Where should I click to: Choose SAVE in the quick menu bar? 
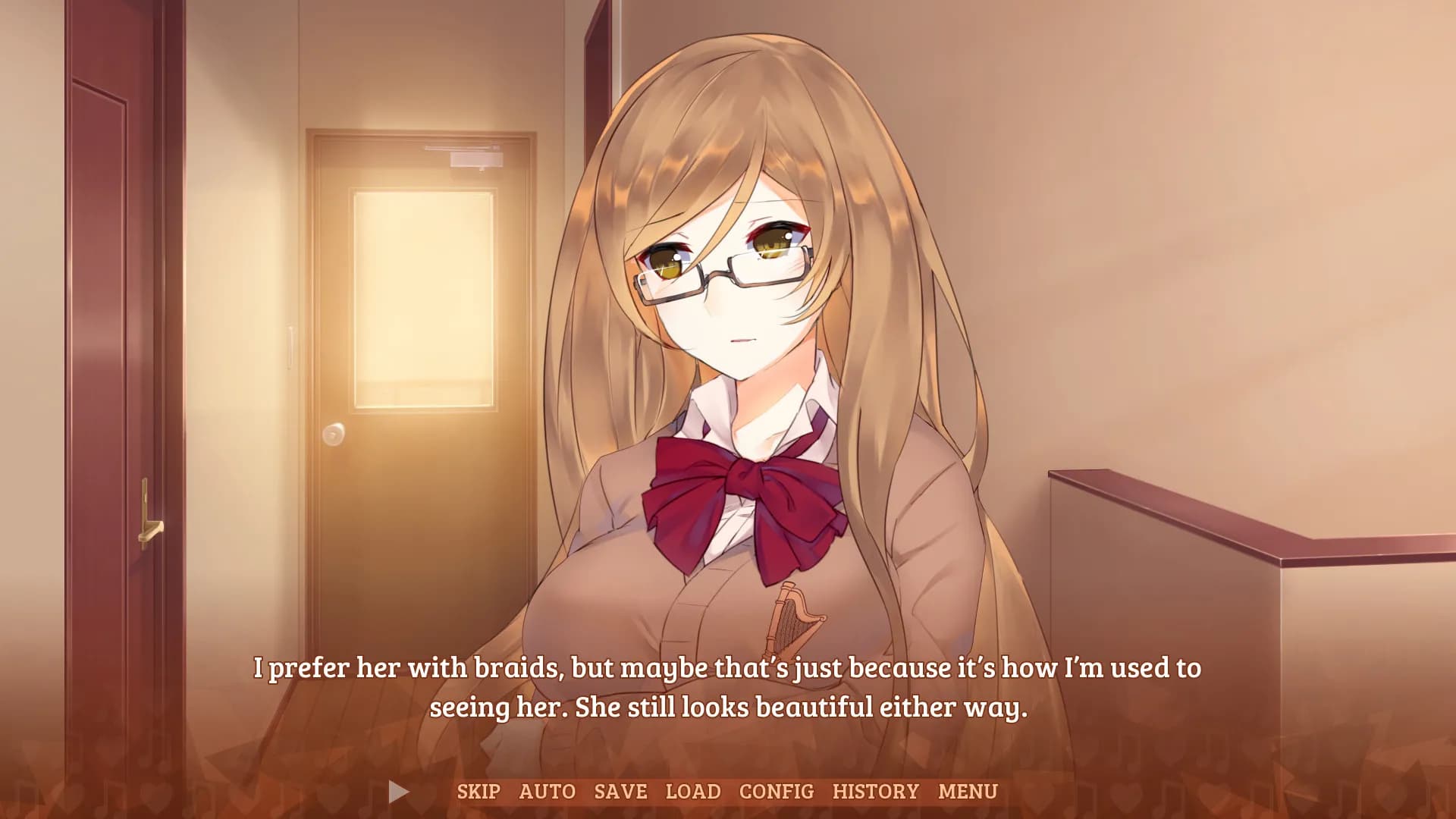click(619, 791)
